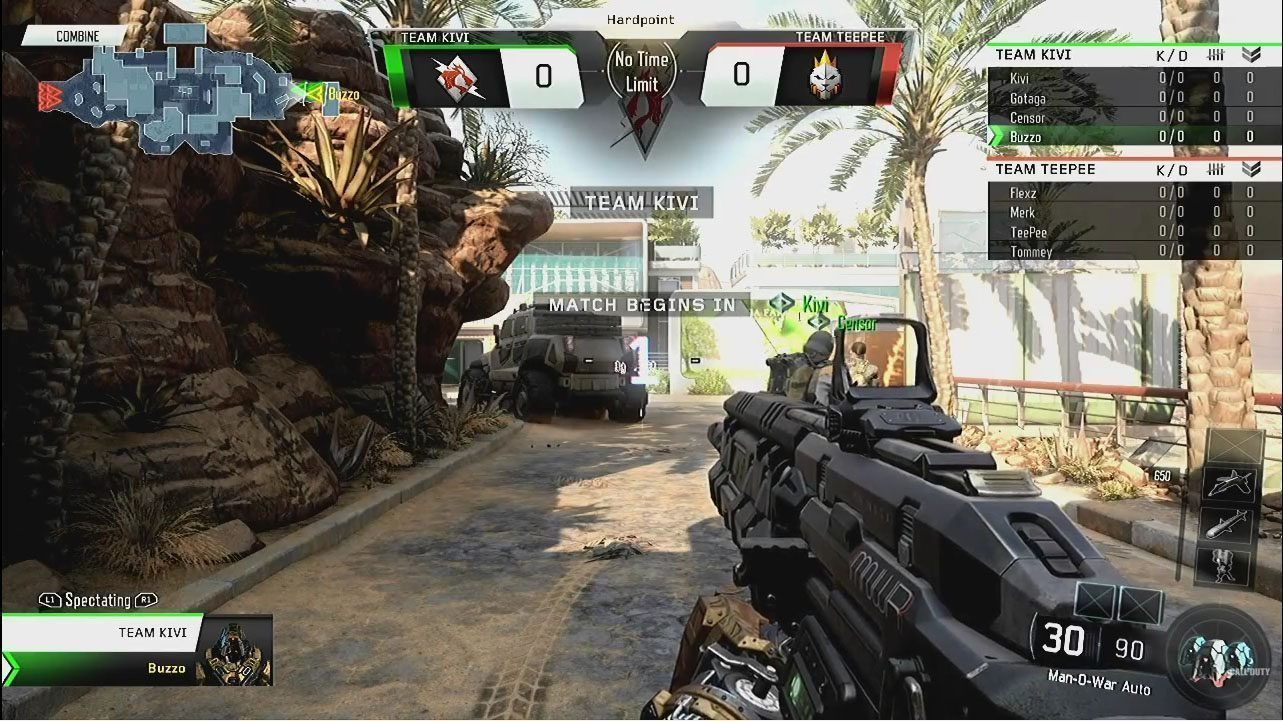The width and height of the screenshot is (1283, 721).
Task: Click the Team TeePee crowned skull logo
Action: tap(826, 76)
